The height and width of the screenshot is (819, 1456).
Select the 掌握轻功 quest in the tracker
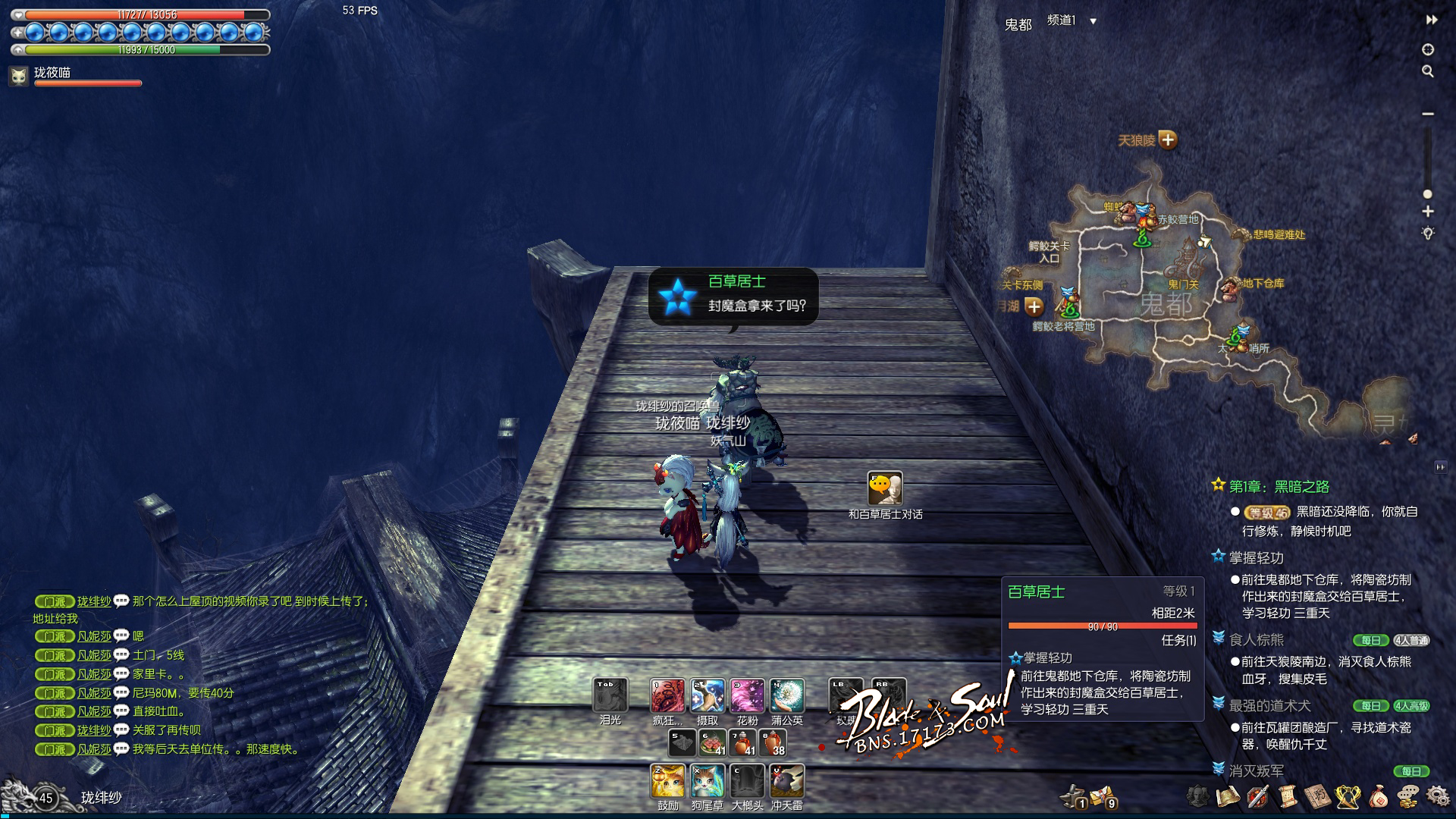pyautogui.click(x=1256, y=557)
